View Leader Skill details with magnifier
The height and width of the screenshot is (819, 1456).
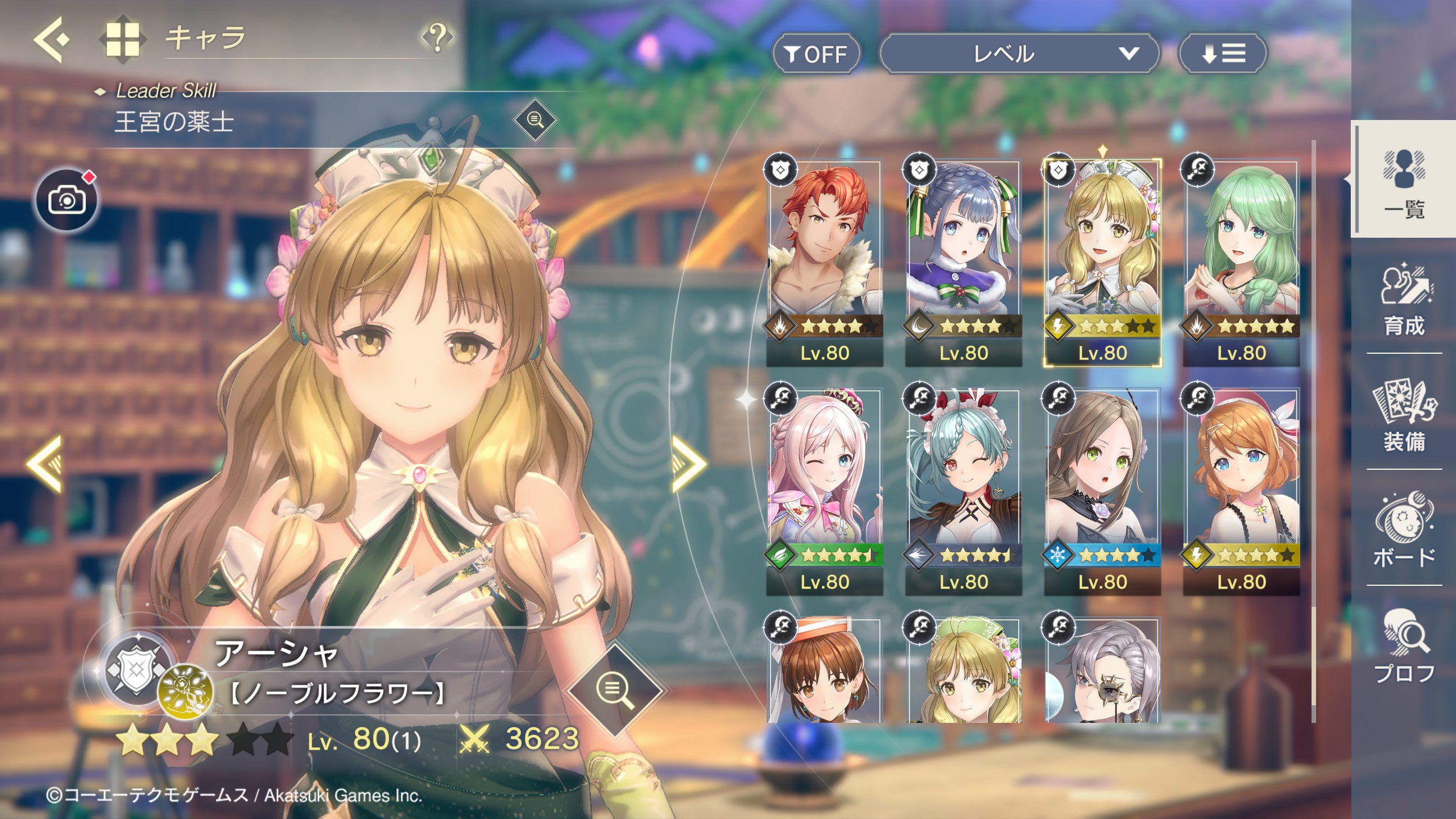(535, 120)
